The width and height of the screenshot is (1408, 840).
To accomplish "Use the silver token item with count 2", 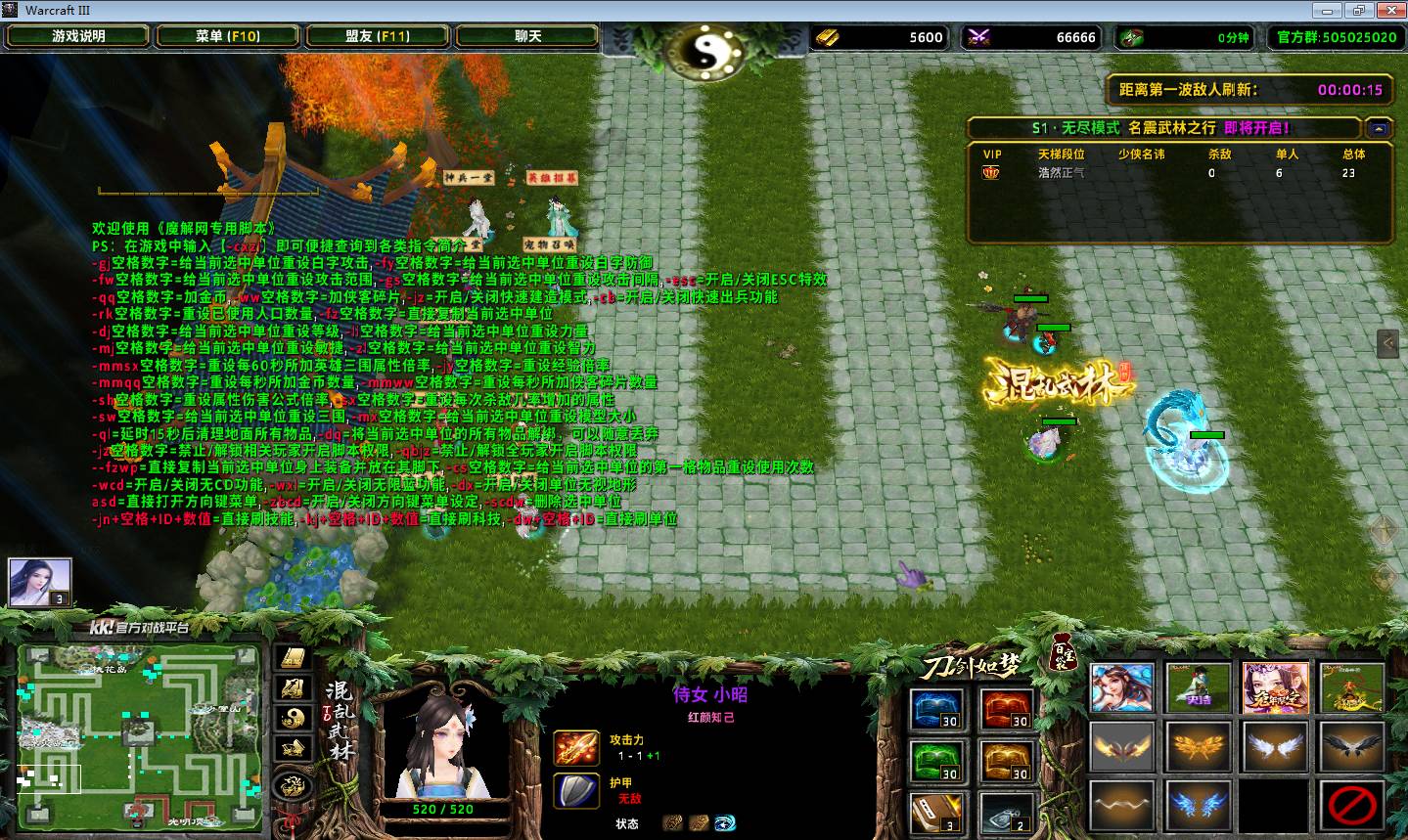I will pos(1006,813).
